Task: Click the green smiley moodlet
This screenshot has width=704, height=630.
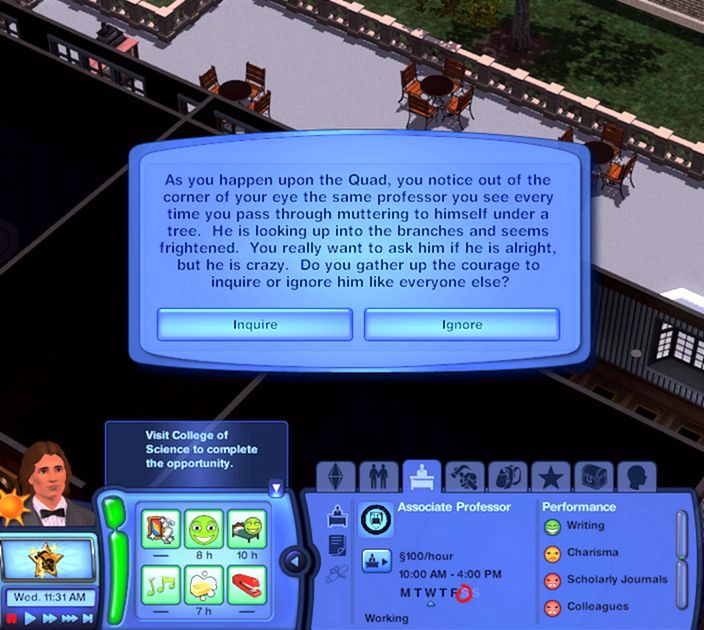Action: [x=204, y=528]
